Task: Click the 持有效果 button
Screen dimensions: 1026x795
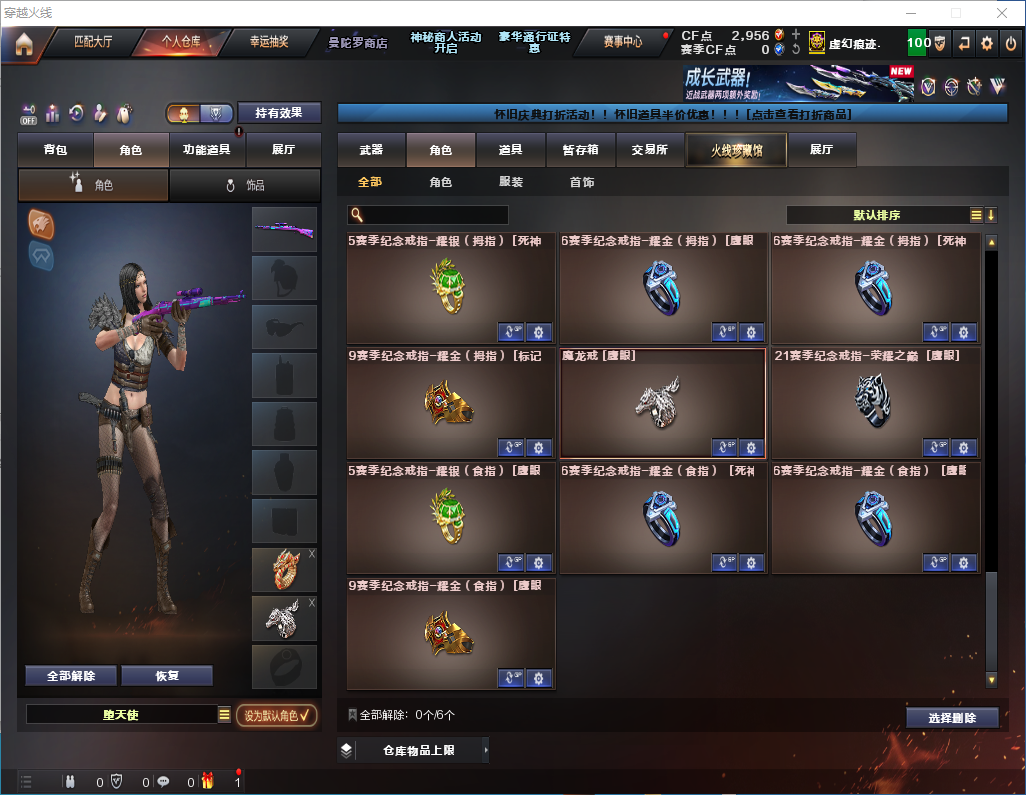Action: coord(279,113)
